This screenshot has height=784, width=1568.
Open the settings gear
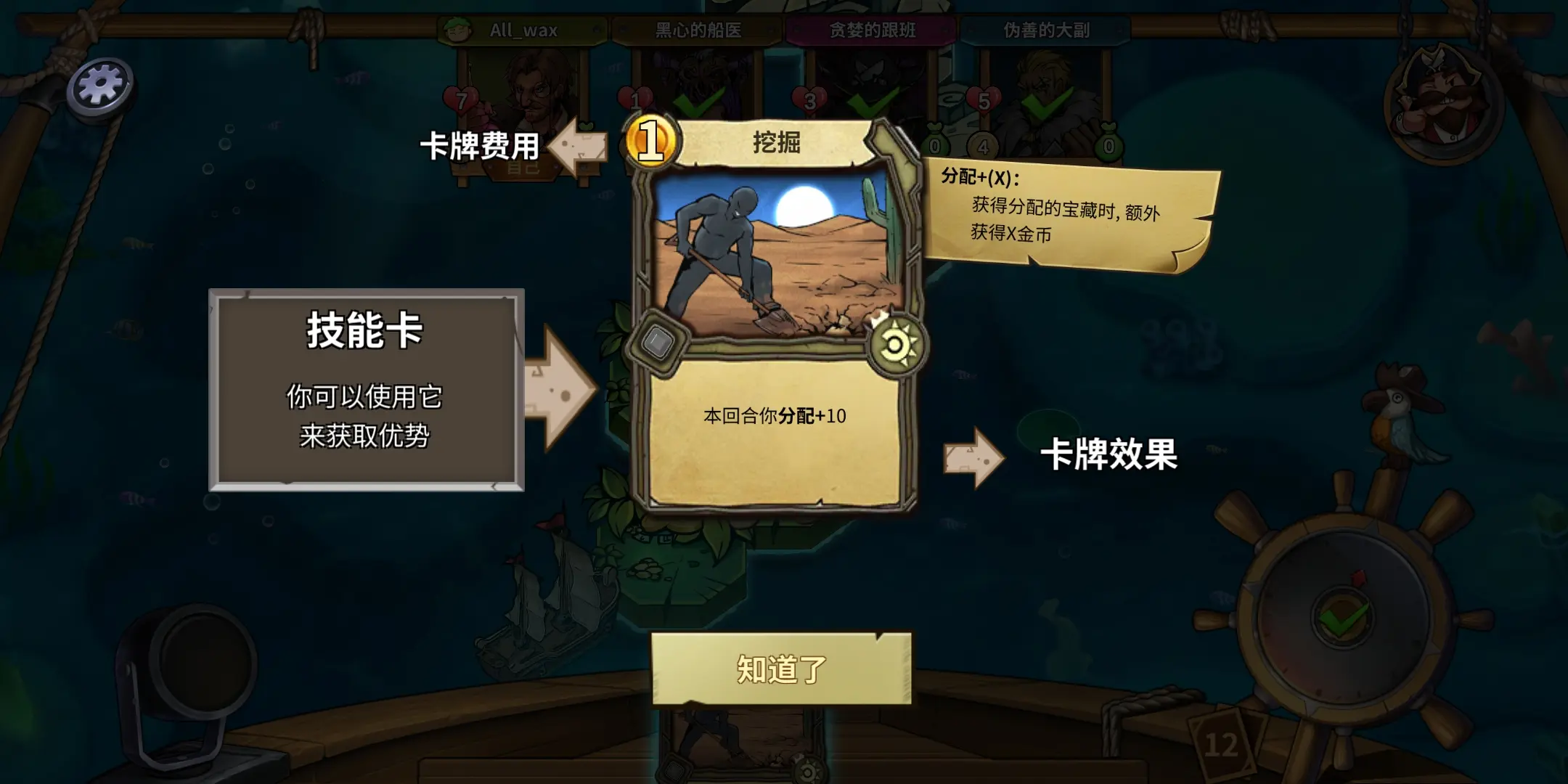[99, 82]
